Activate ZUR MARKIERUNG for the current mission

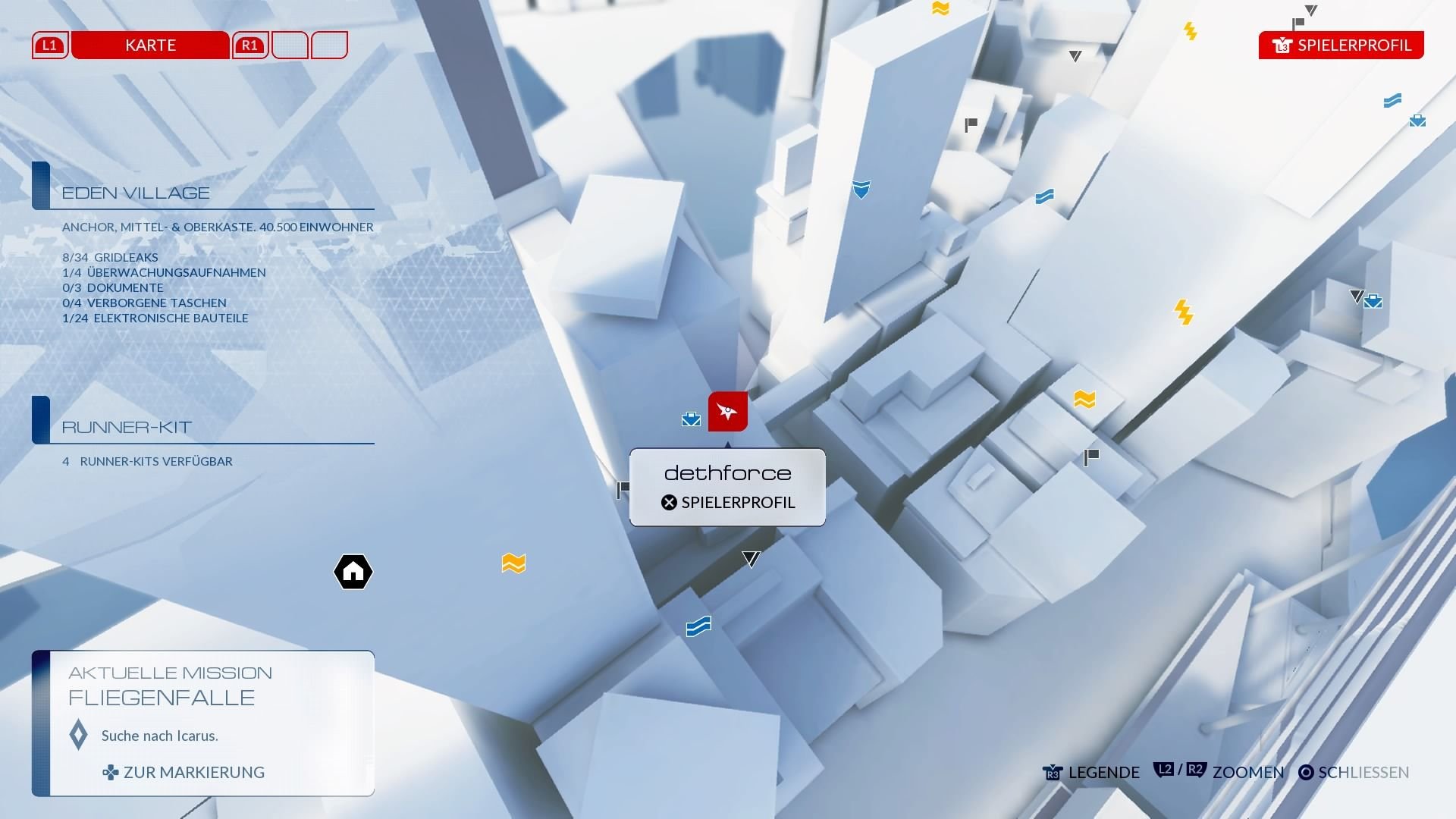(194, 772)
